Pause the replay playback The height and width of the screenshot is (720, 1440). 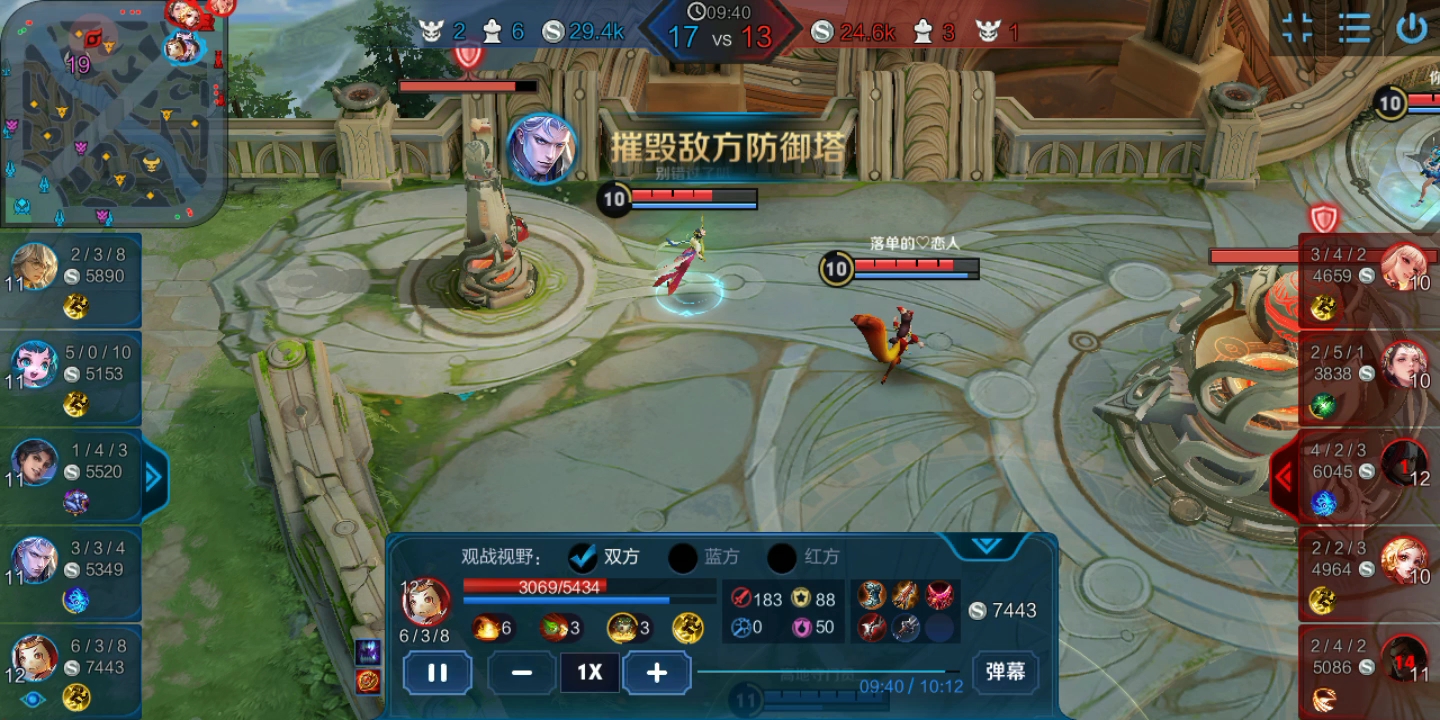pos(437,672)
